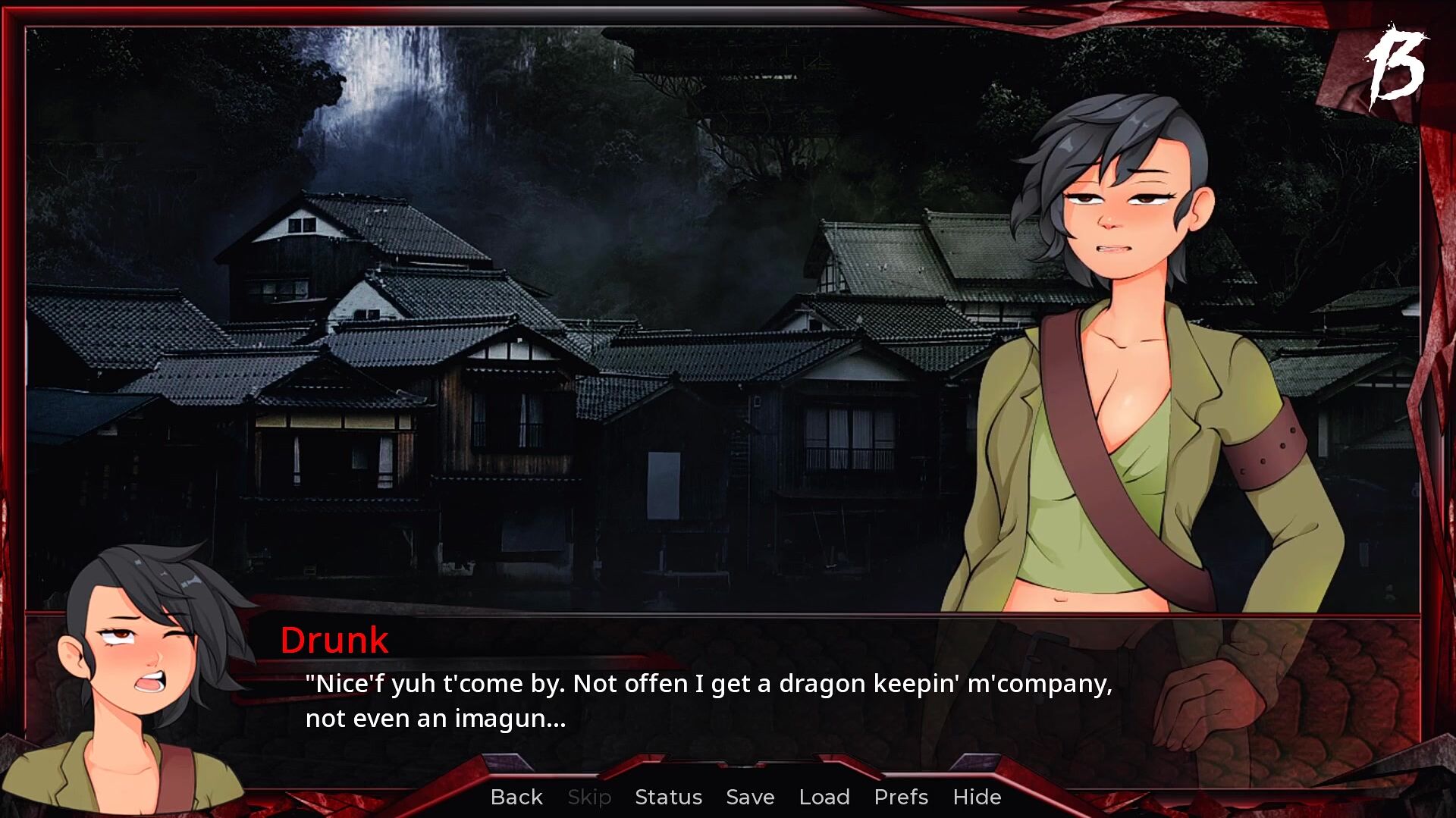Open the Save menu
Screen dimensions: 1456x818
click(x=750, y=797)
